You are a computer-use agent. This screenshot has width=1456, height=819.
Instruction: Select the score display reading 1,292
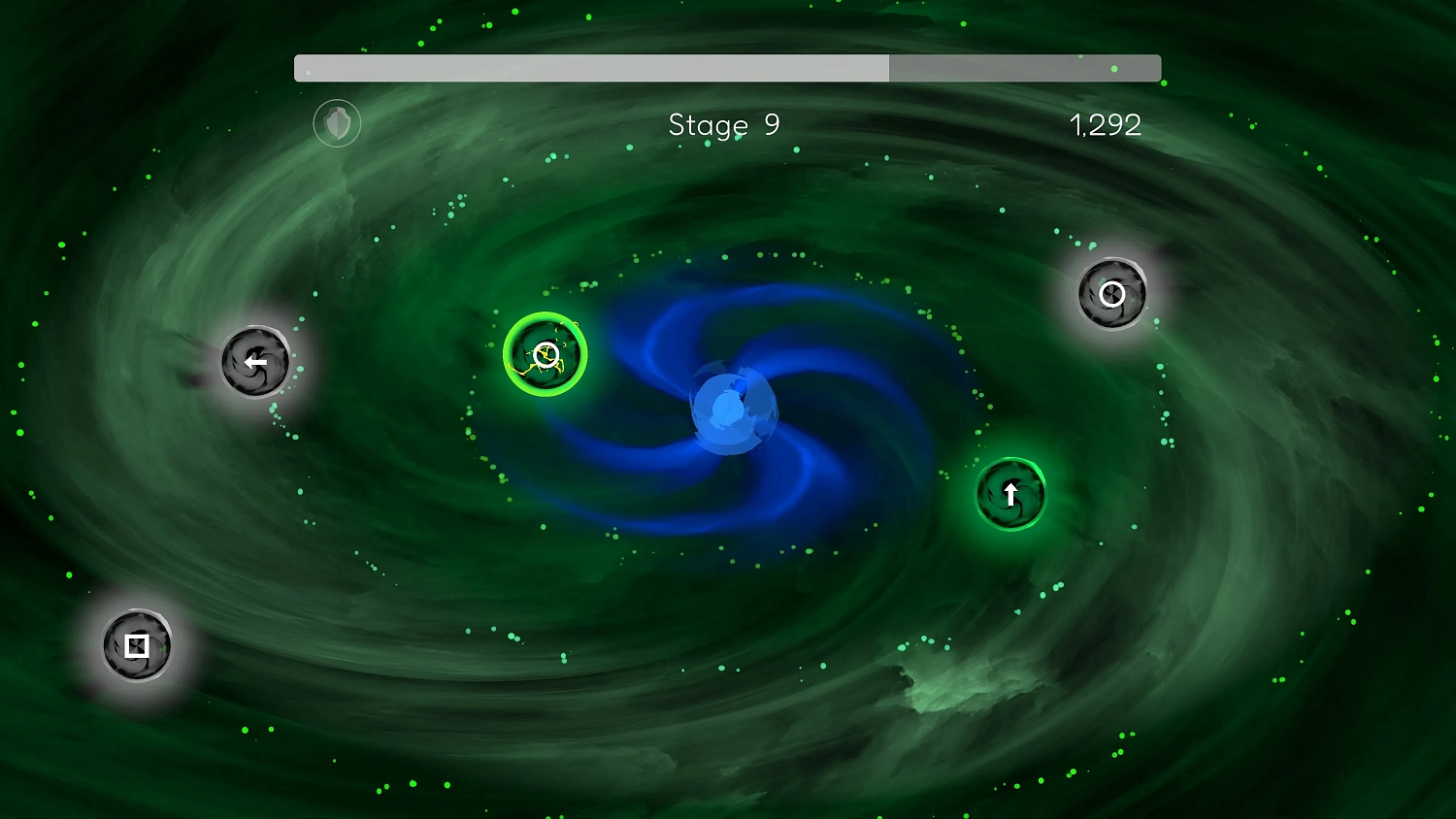tap(1106, 125)
